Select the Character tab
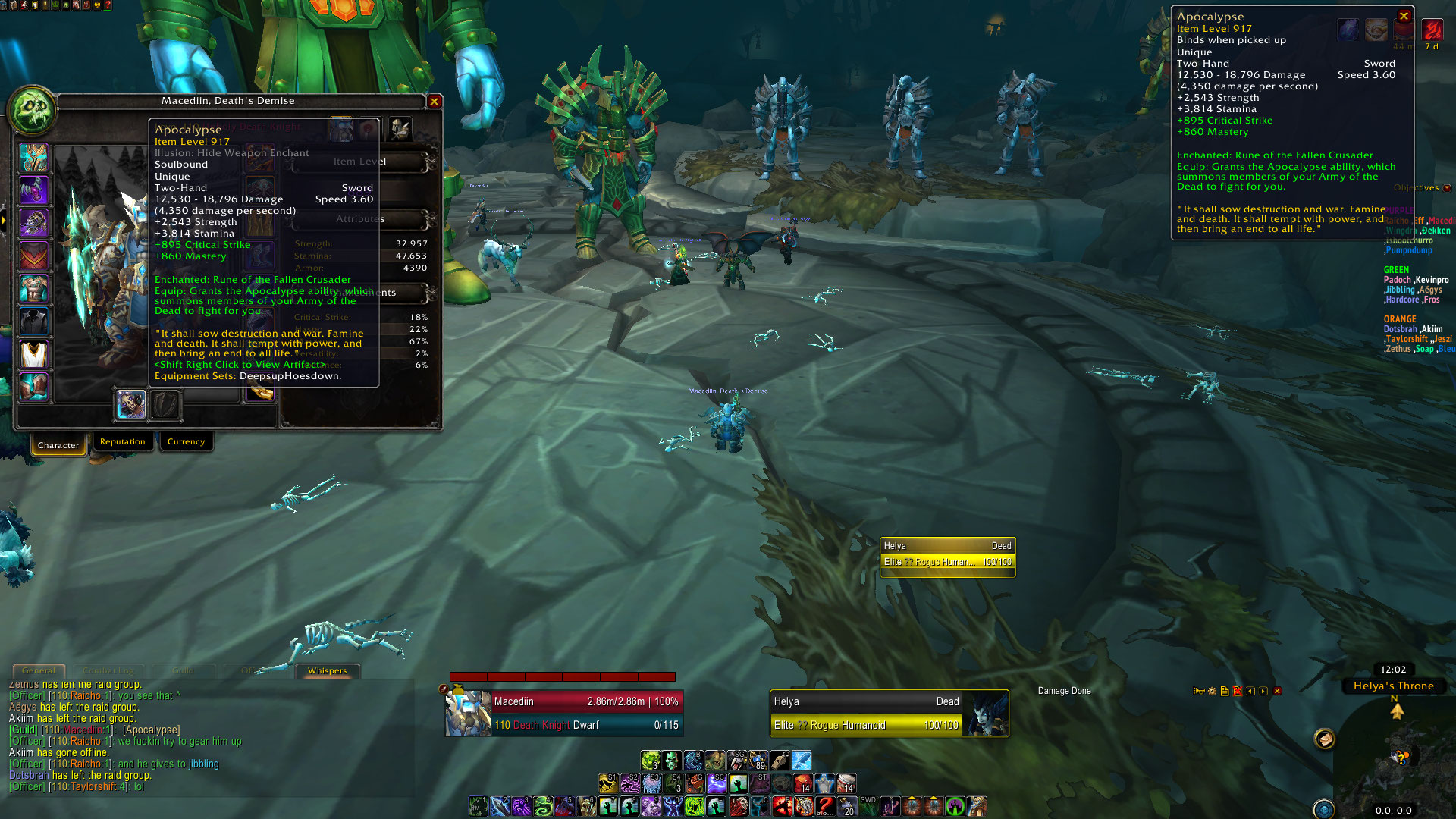The image size is (1456, 819). pyautogui.click(x=58, y=444)
